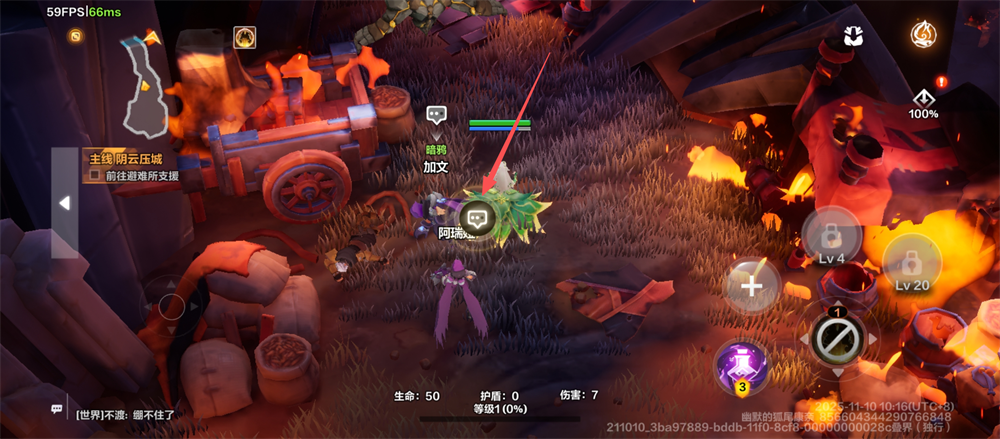Select the 主线 阴云压城 quest tracker
This screenshot has height=439, width=1000.
tap(125, 159)
